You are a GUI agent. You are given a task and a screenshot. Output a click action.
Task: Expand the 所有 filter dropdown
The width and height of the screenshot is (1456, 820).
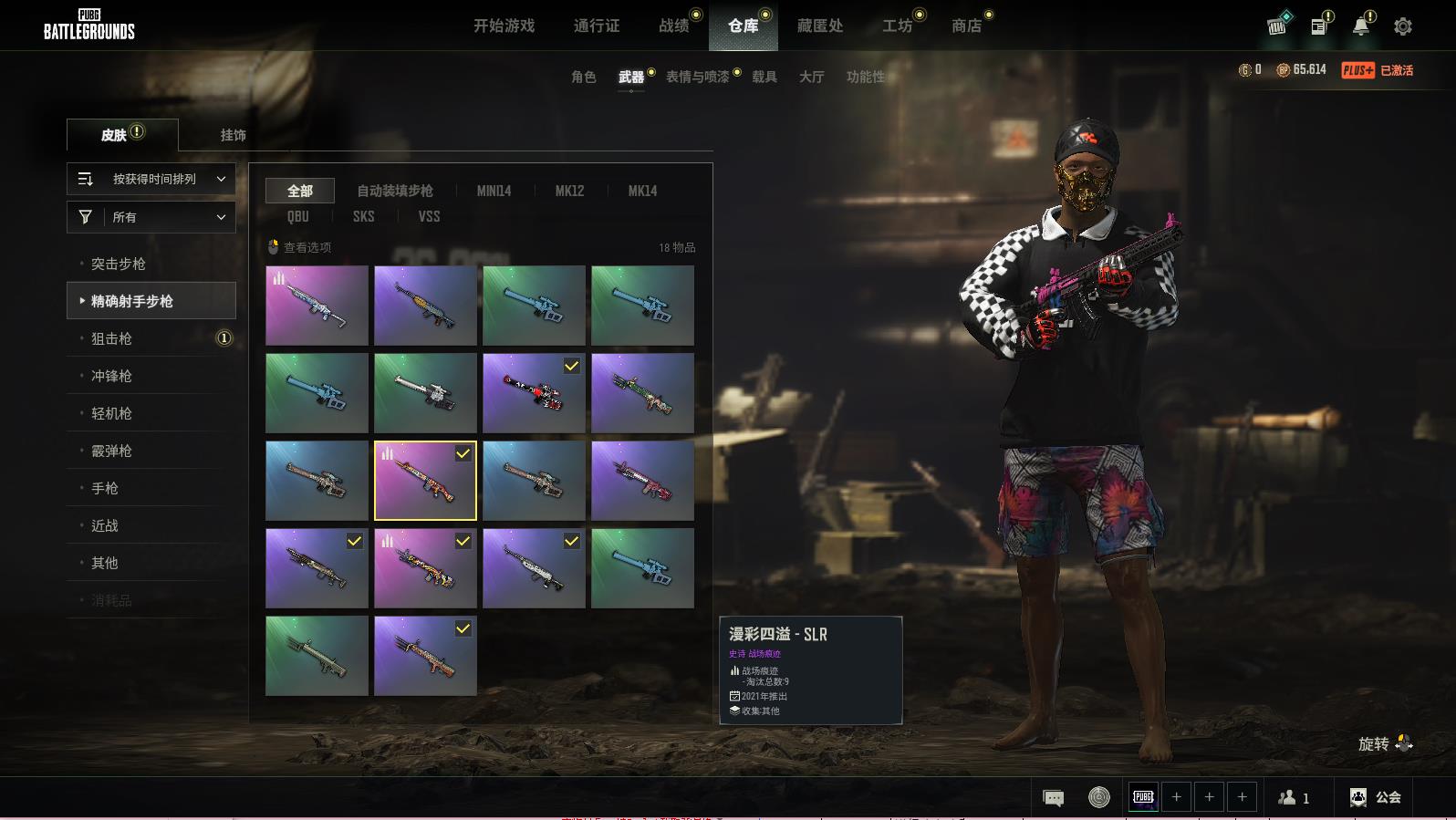click(x=151, y=217)
